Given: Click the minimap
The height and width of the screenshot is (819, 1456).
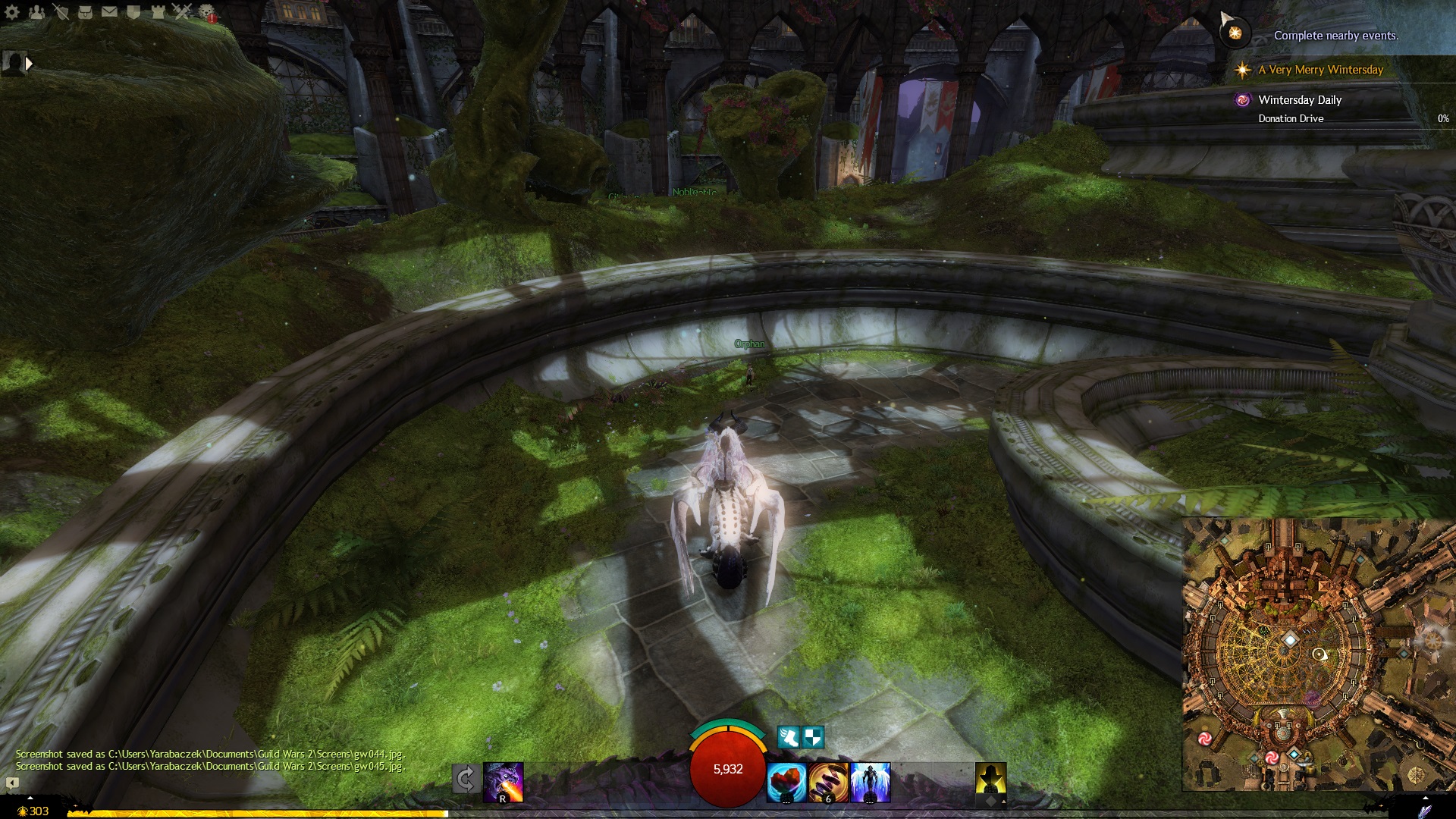Looking at the screenshot, I should (x=1318, y=654).
